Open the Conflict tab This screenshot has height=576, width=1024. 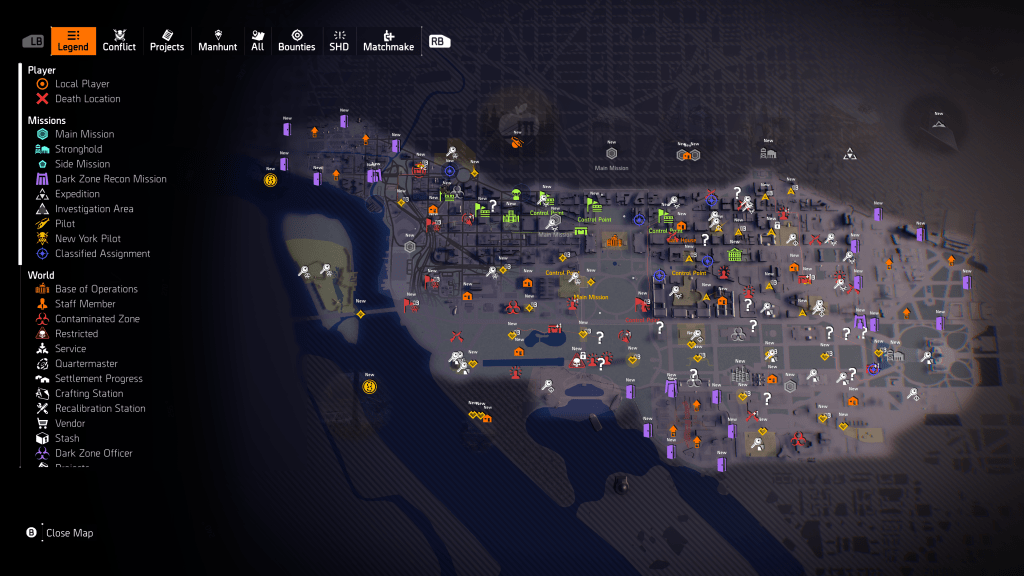(119, 41)
